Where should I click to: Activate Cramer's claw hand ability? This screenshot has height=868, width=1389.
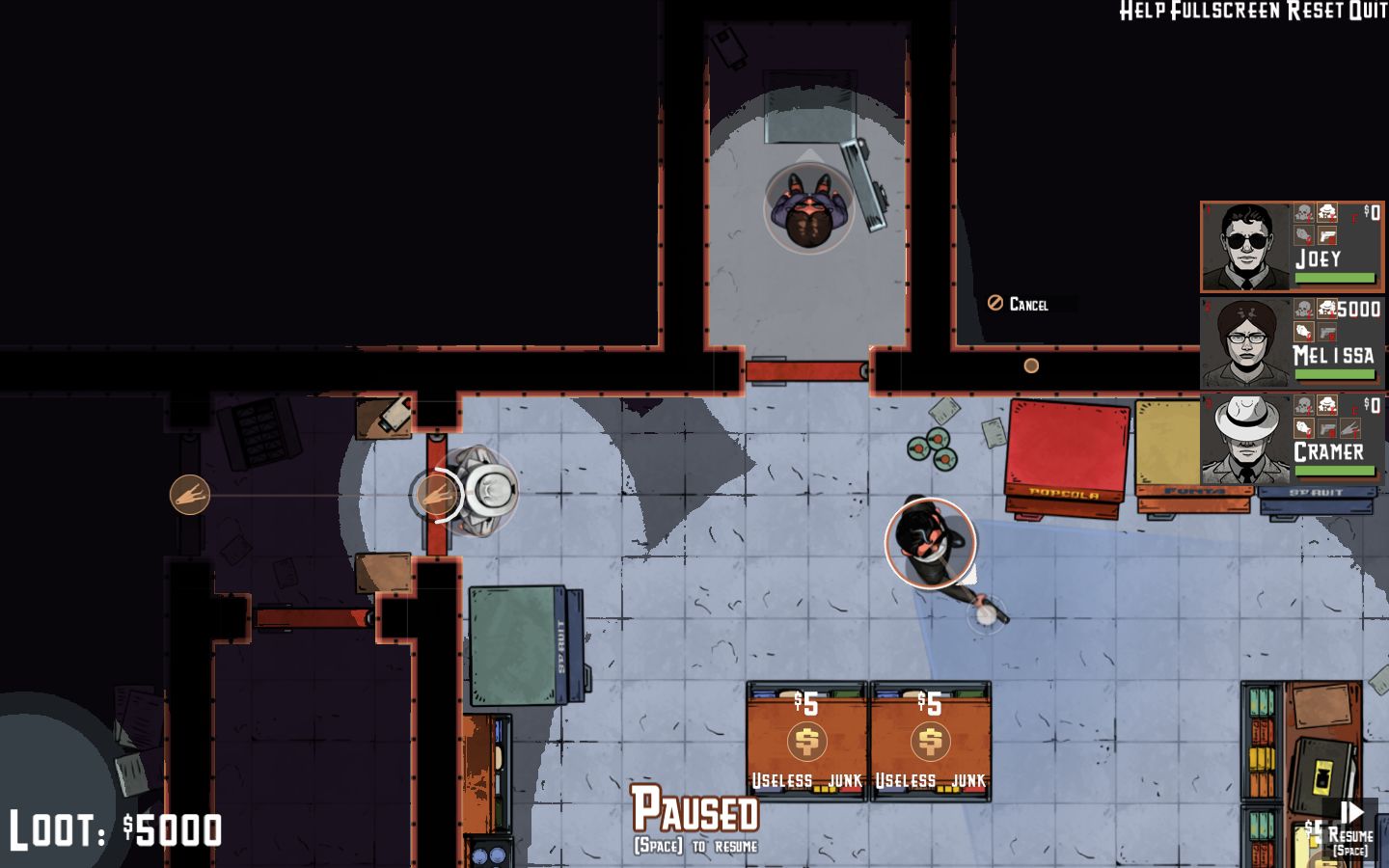coord(1352,429)
